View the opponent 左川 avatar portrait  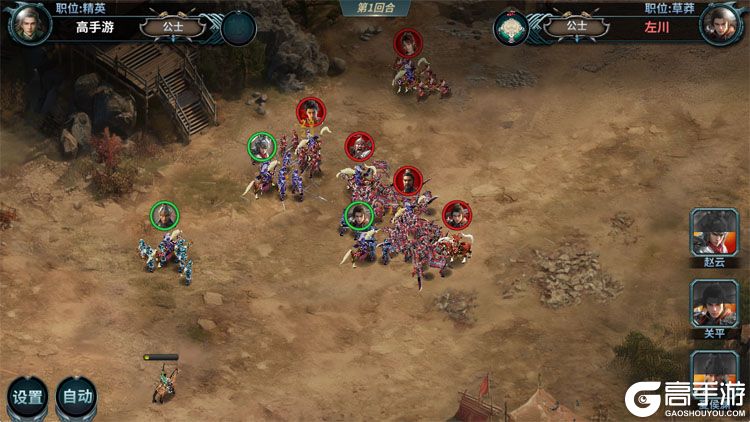(719, 24)
